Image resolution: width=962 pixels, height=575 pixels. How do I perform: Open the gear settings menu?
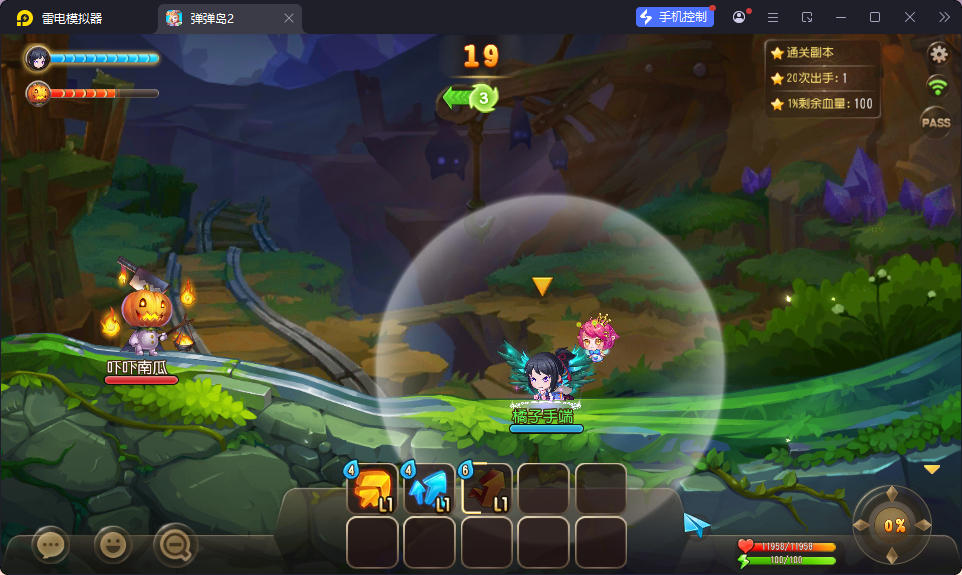click(938, 53)
